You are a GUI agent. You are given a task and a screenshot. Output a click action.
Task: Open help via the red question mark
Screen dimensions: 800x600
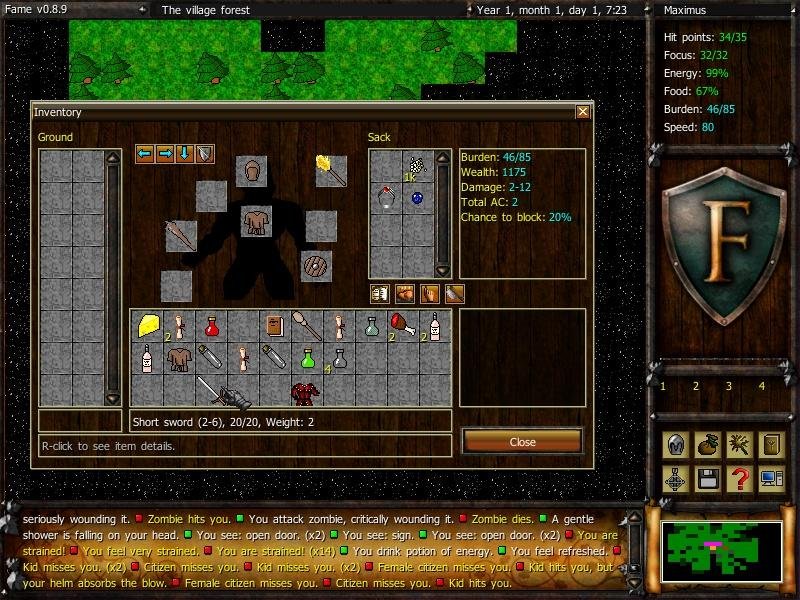coord(739,478)
